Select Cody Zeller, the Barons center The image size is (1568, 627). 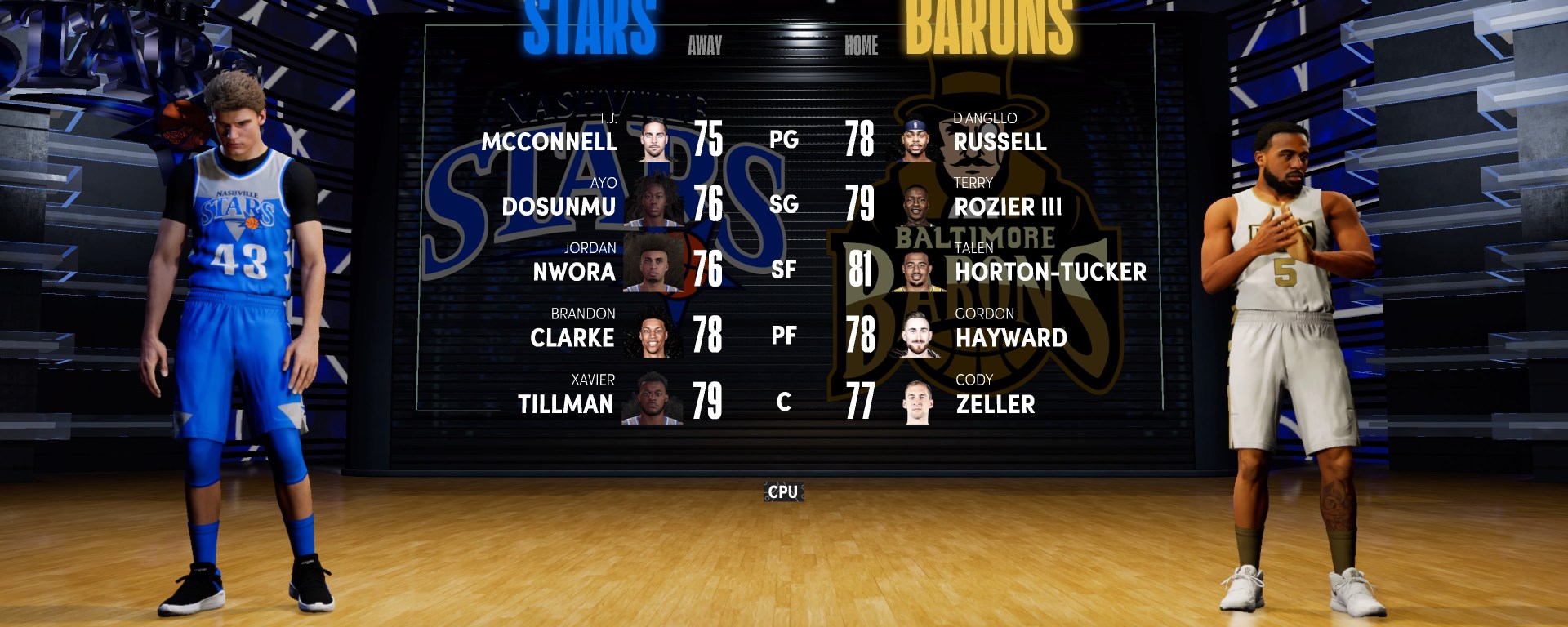995,403
